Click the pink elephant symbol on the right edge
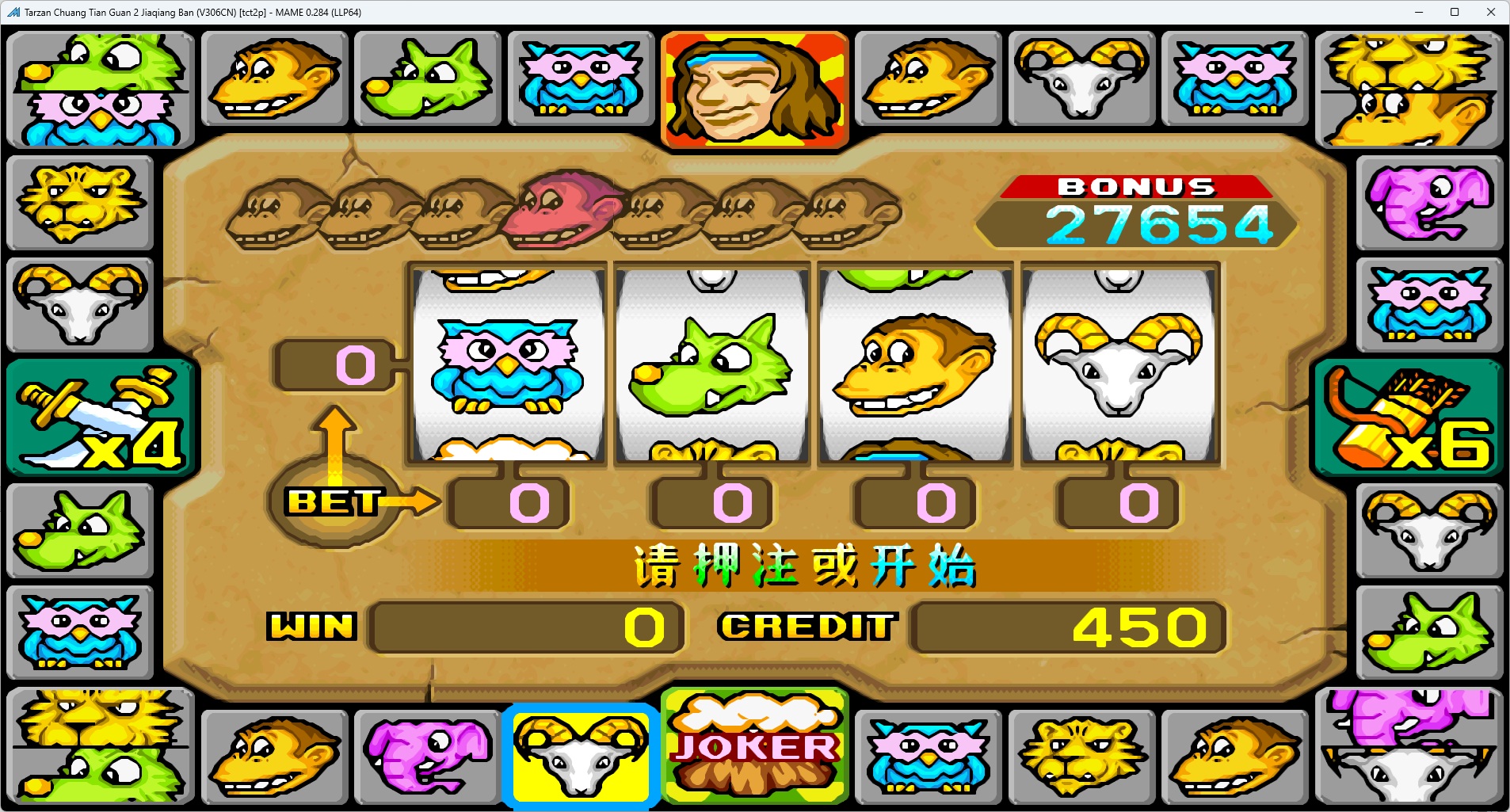The image size is (1510, 812). pos(1431,204)
